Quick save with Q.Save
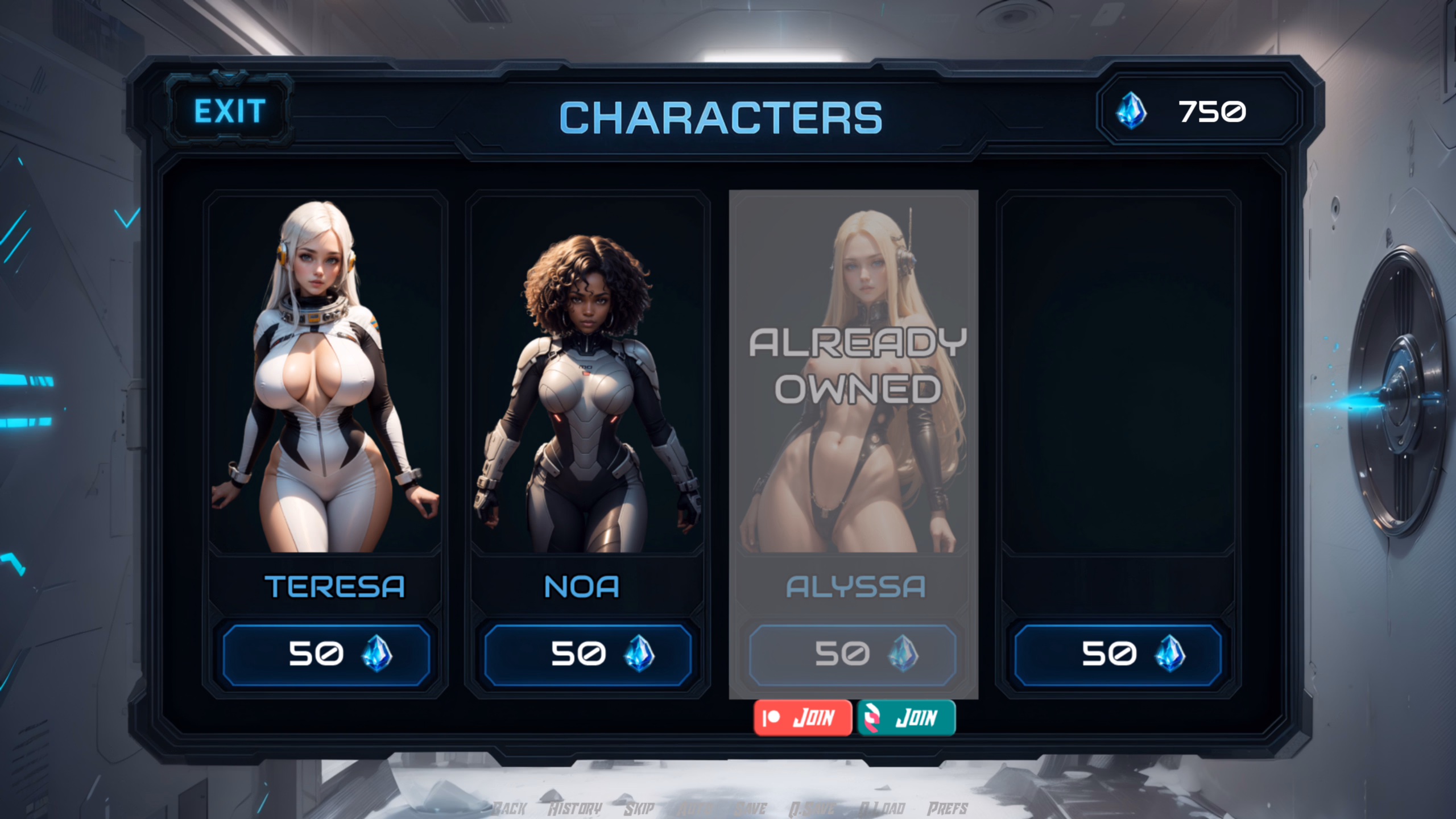The width and height of the screenshot is (1456, 819). 812,808
